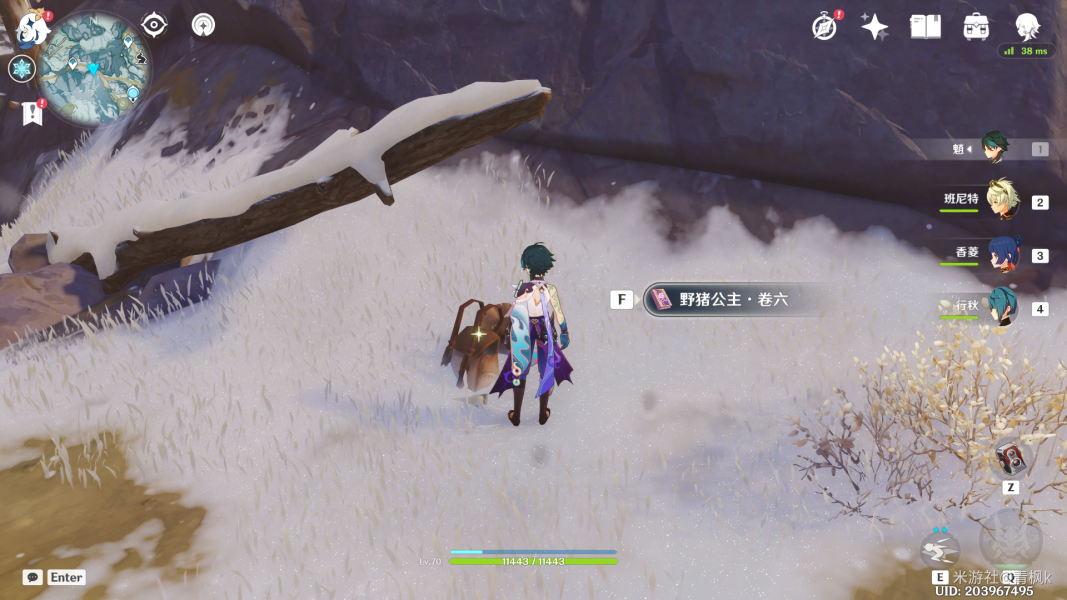Select the active character 魈 portrait

(x=994, y=148)
